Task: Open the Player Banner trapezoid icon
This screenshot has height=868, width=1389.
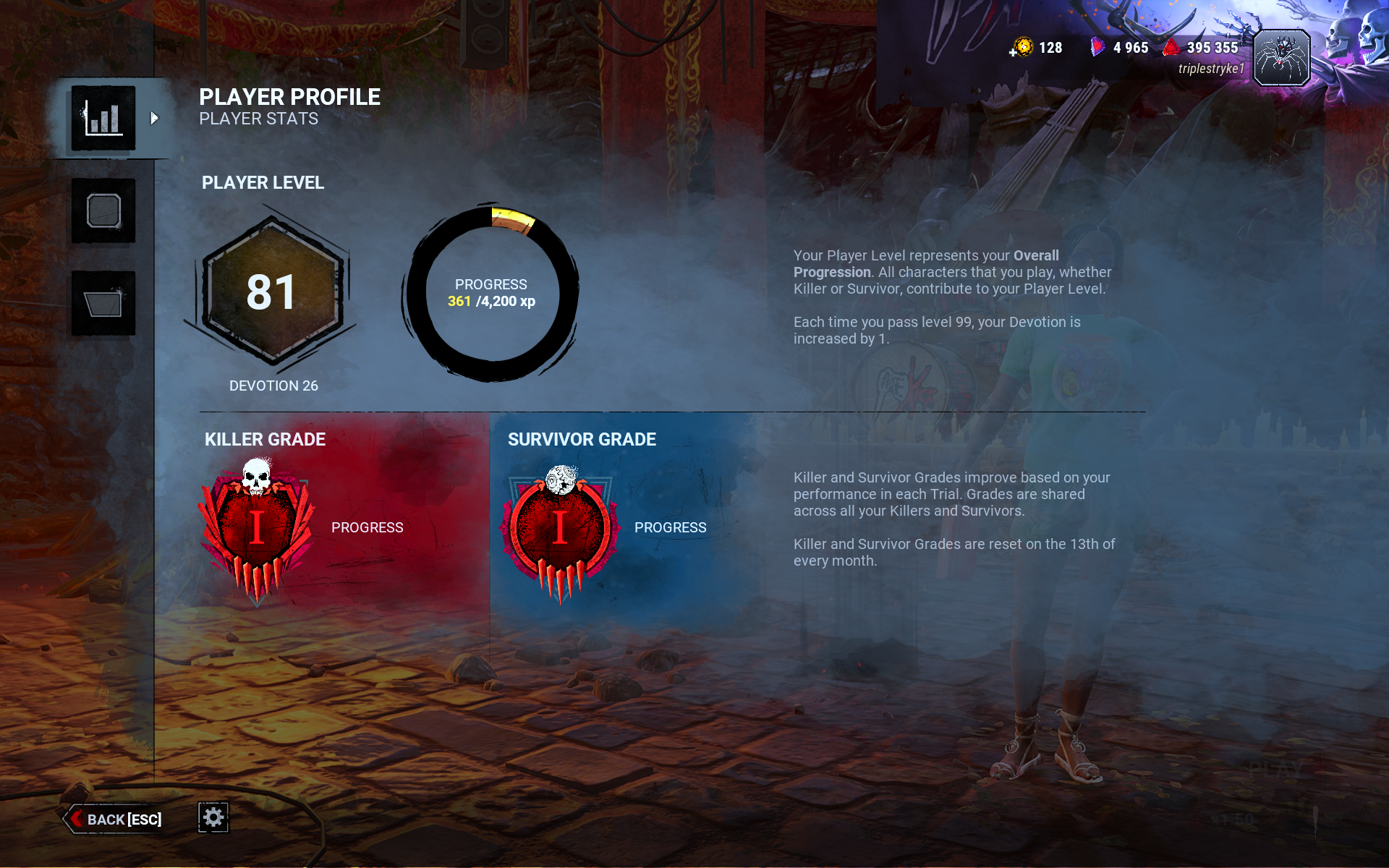Action: tap(103, 304)
